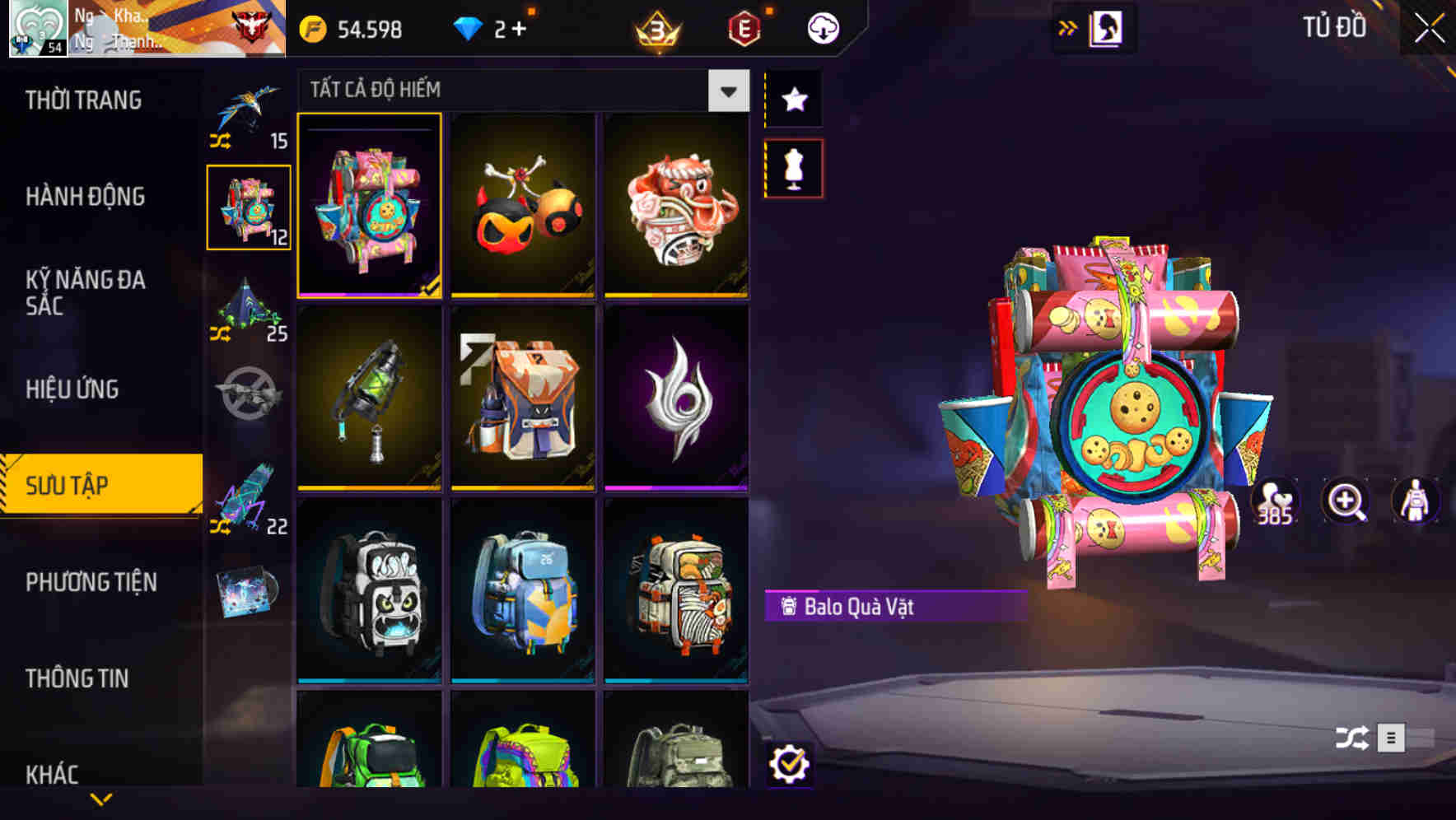Open the cloud download icon in top bar
This screenshot has height=820, width=1456.
823,27
